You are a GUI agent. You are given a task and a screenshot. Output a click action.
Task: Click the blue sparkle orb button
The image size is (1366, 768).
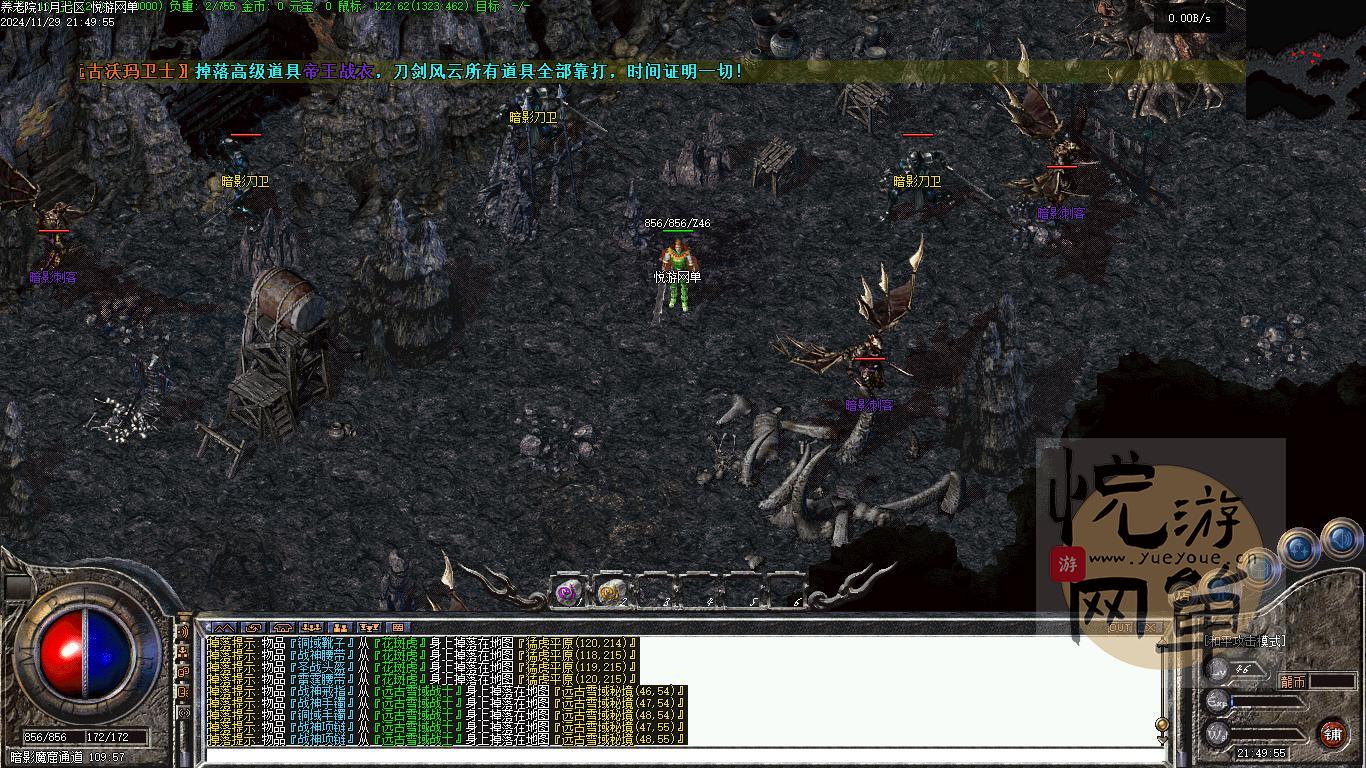[1298, 547]
